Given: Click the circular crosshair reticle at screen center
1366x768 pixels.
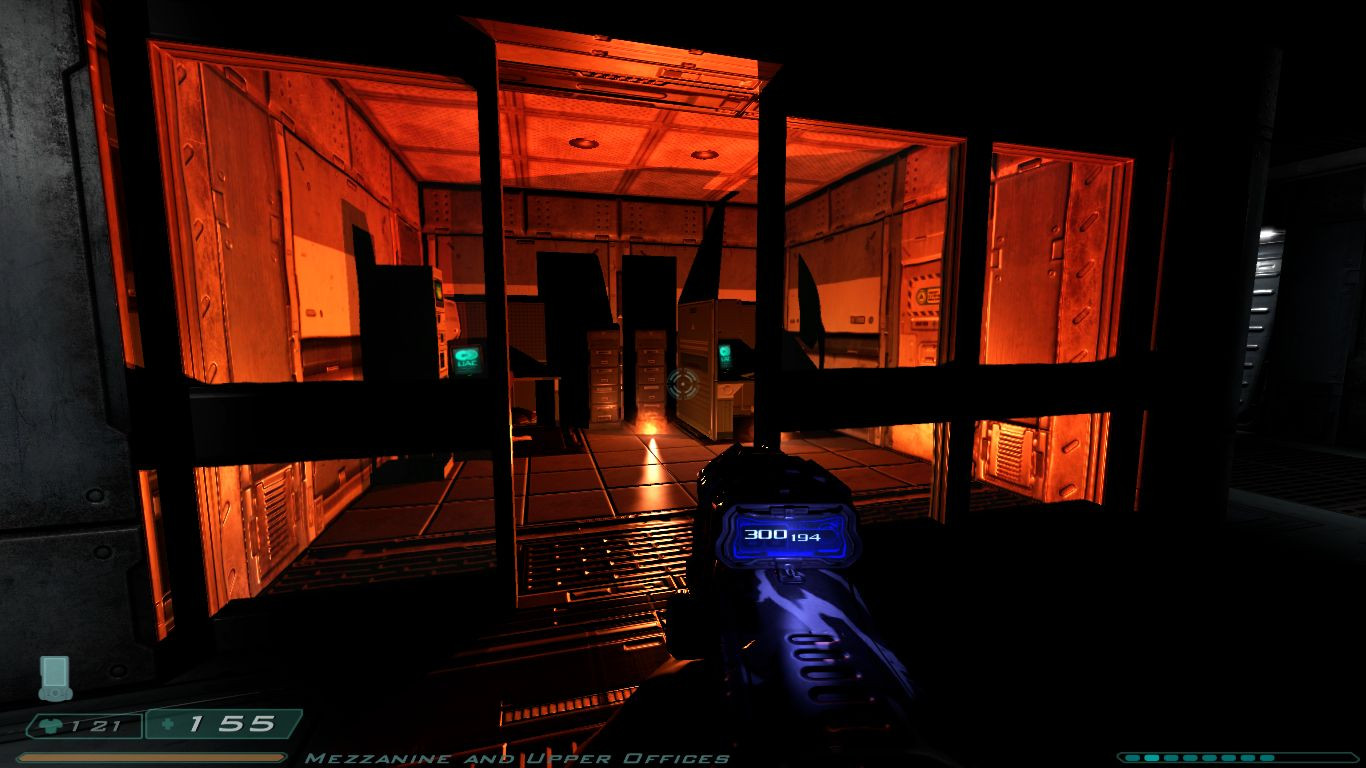Looking at the screenshot, I should 683,385.
